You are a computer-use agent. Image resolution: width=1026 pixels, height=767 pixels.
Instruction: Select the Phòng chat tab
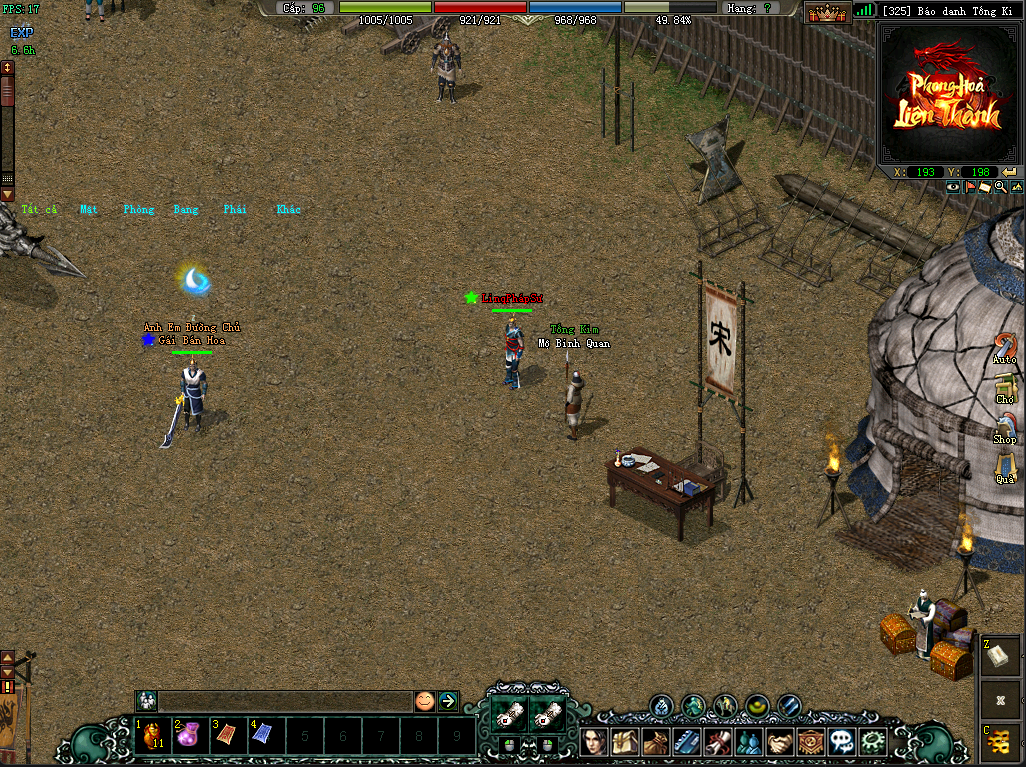[139, 210]
